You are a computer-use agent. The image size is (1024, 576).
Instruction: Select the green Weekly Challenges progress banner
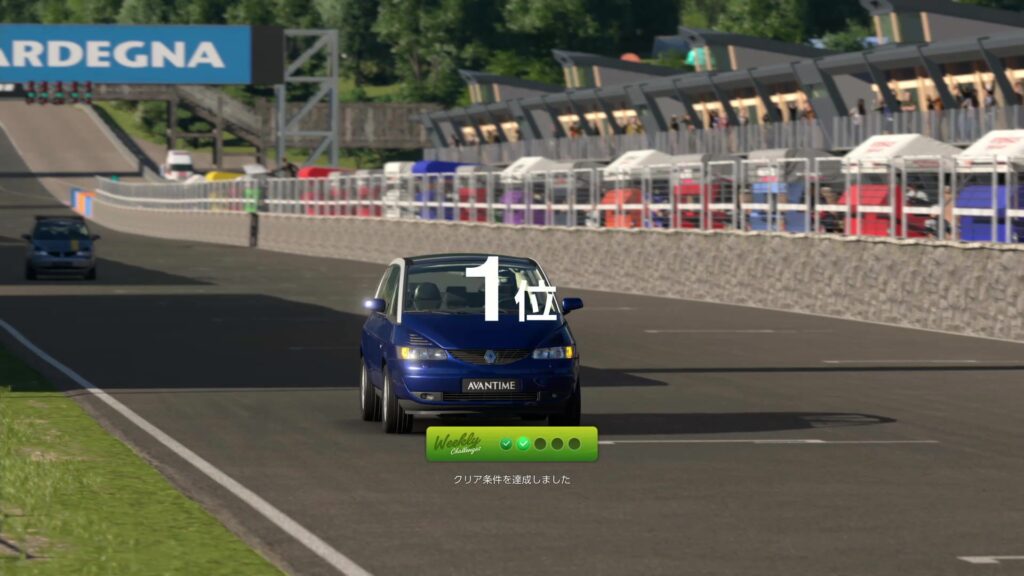click(x=511, y=444)
